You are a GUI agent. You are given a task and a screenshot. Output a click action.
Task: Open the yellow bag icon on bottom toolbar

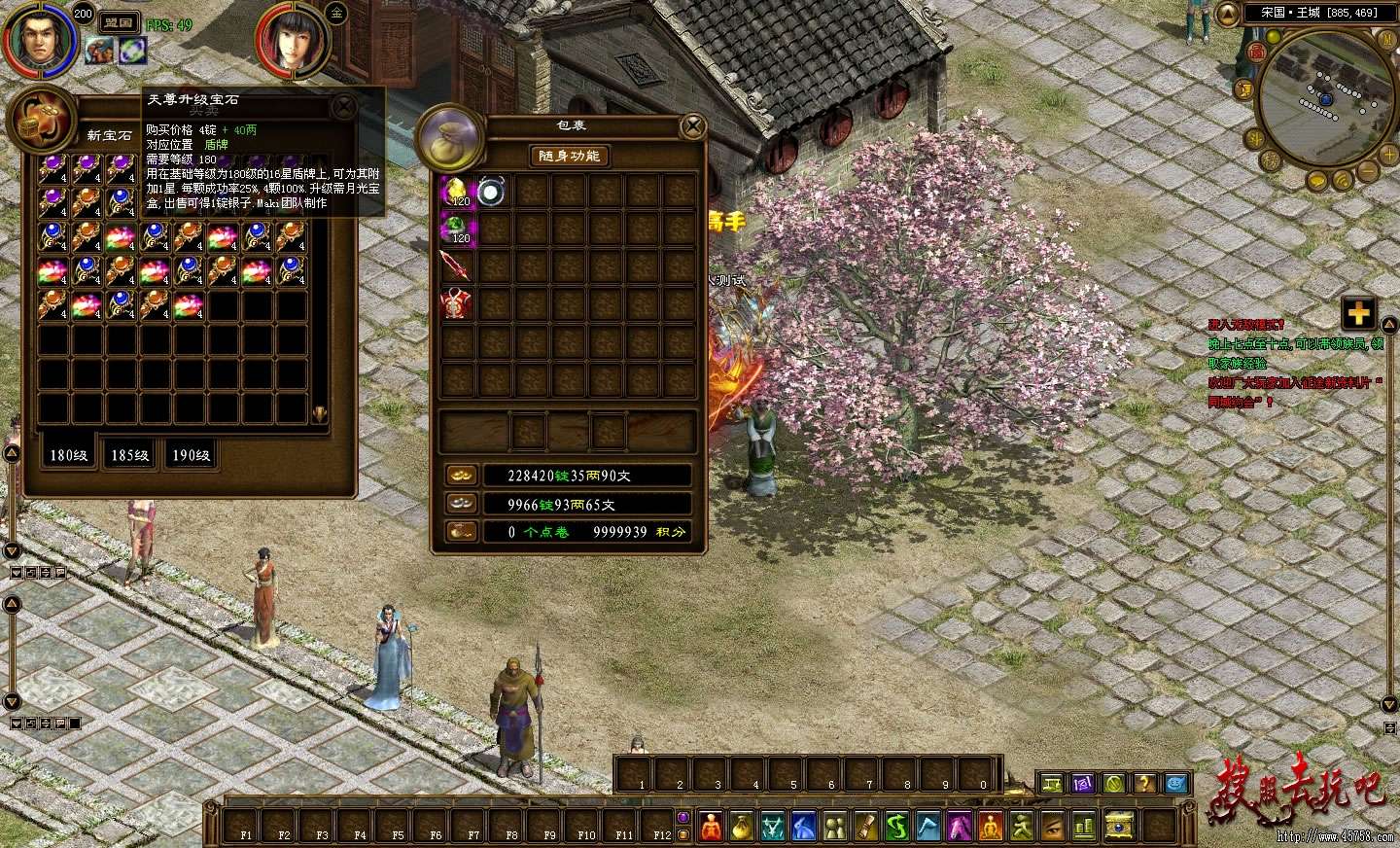(742, 827)
